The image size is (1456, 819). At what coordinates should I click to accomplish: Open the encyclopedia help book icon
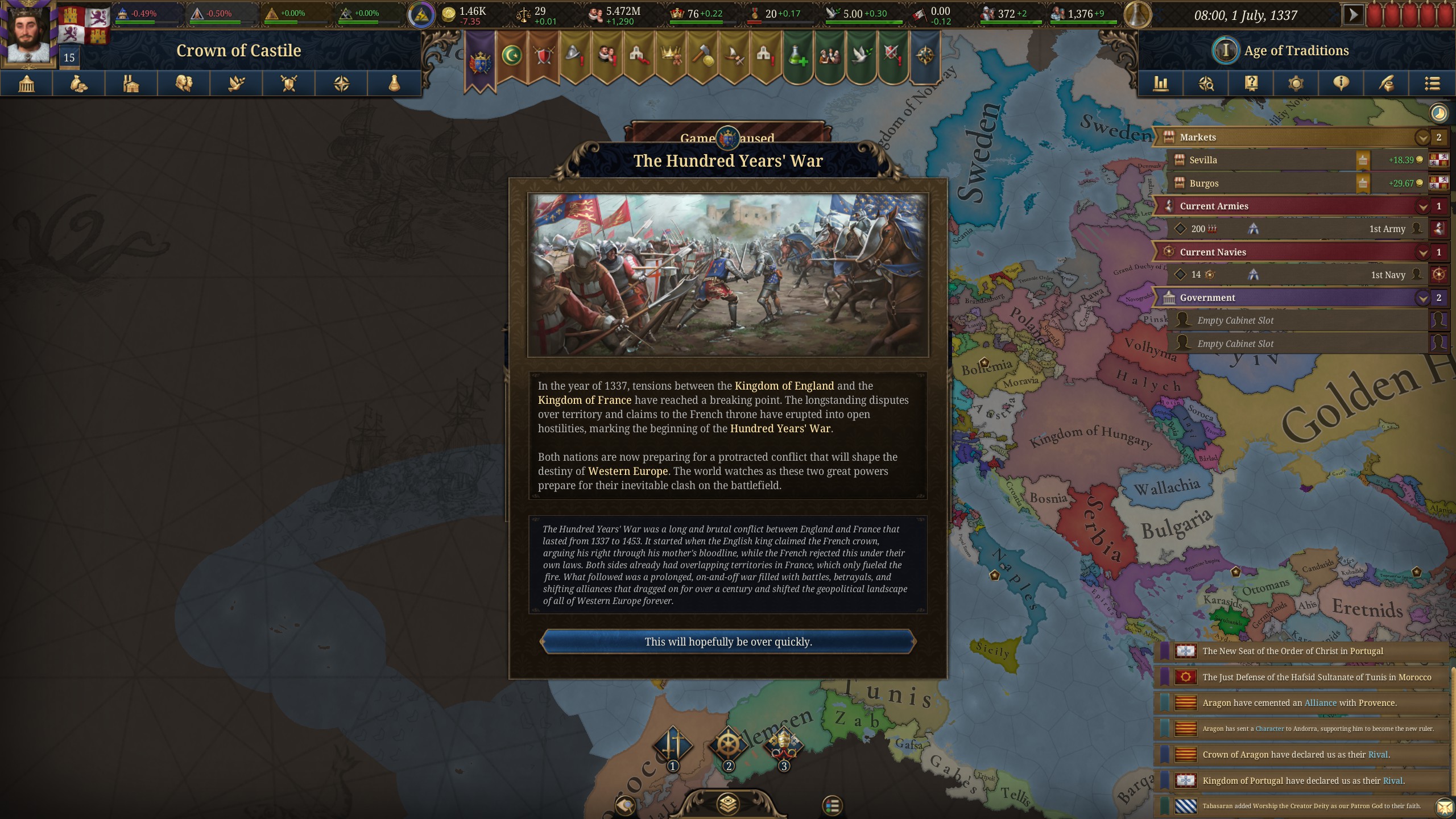point(1250,84)
